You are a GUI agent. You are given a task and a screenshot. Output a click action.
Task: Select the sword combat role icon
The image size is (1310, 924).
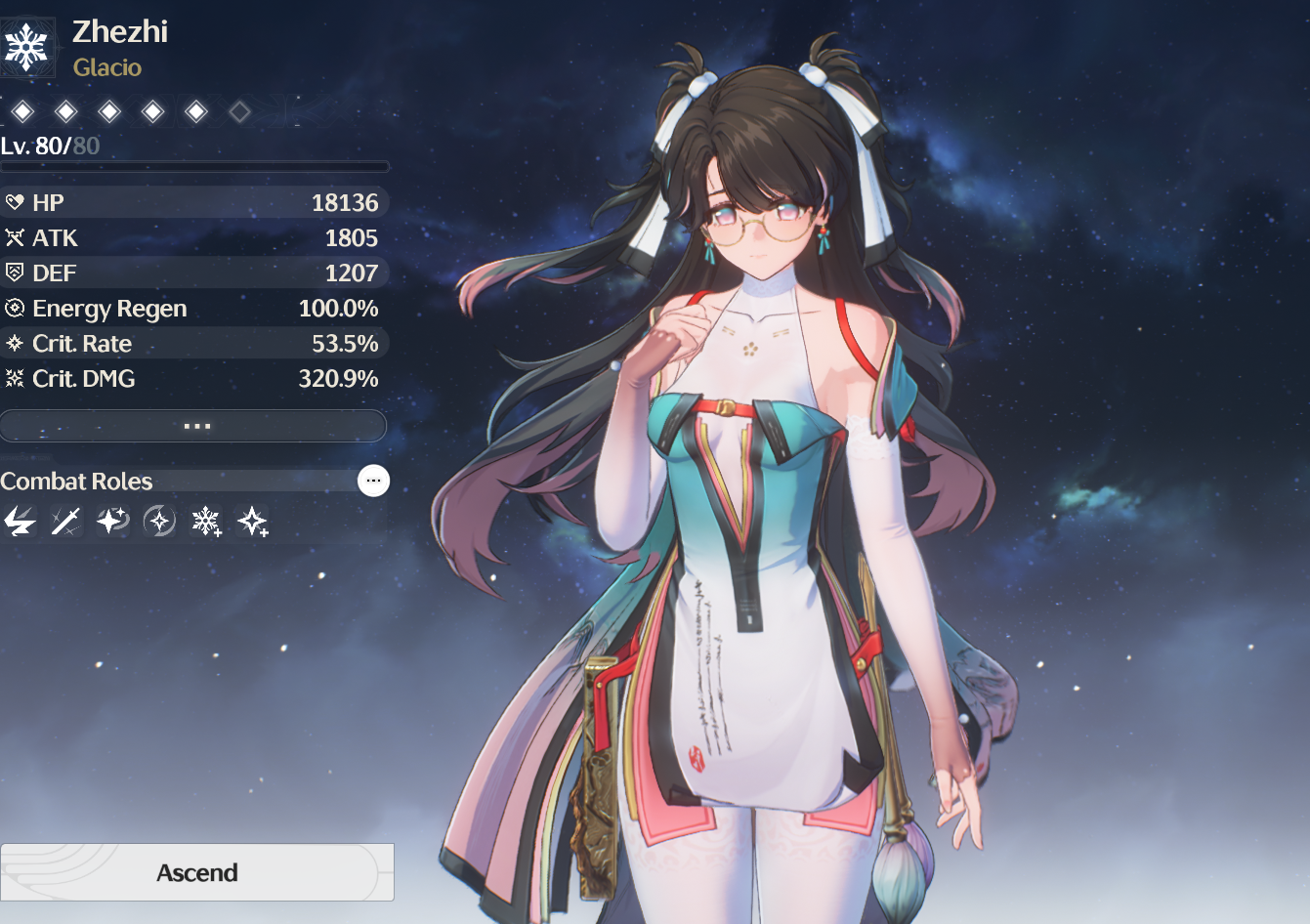65,522
